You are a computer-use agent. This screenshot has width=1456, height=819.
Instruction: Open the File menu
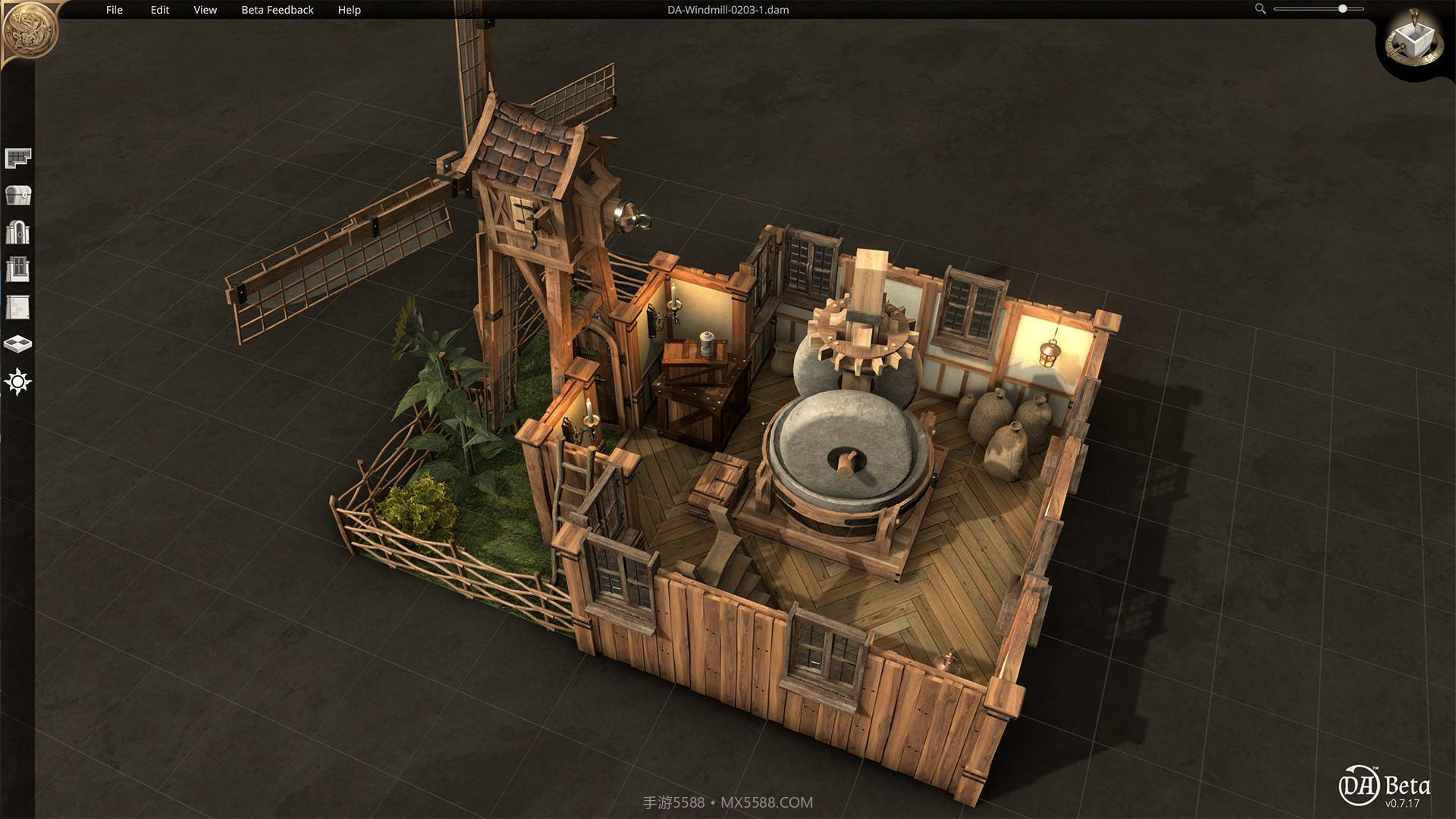[x=115, y=10]
